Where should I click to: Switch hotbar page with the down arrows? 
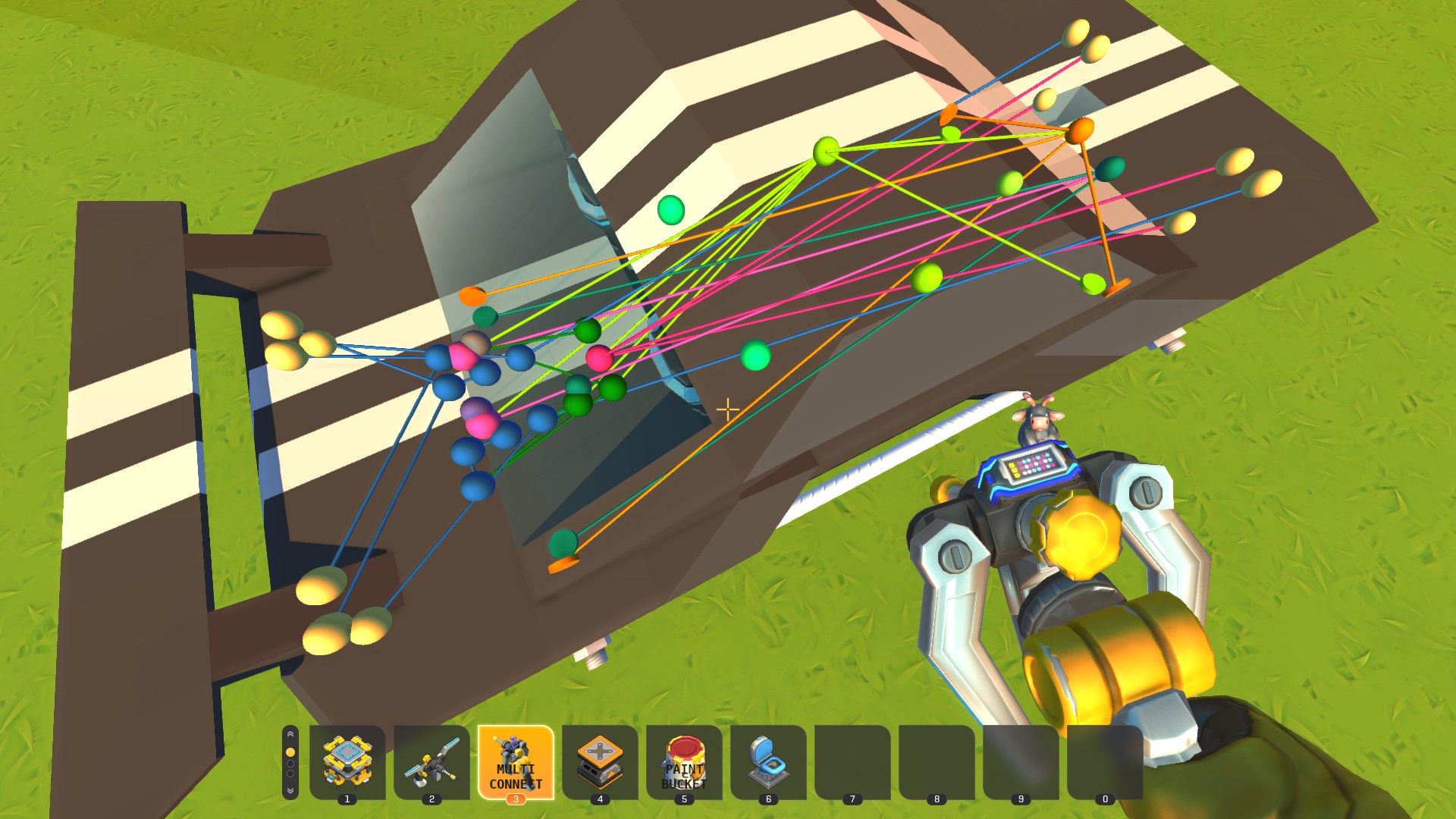tap(290, 790)
